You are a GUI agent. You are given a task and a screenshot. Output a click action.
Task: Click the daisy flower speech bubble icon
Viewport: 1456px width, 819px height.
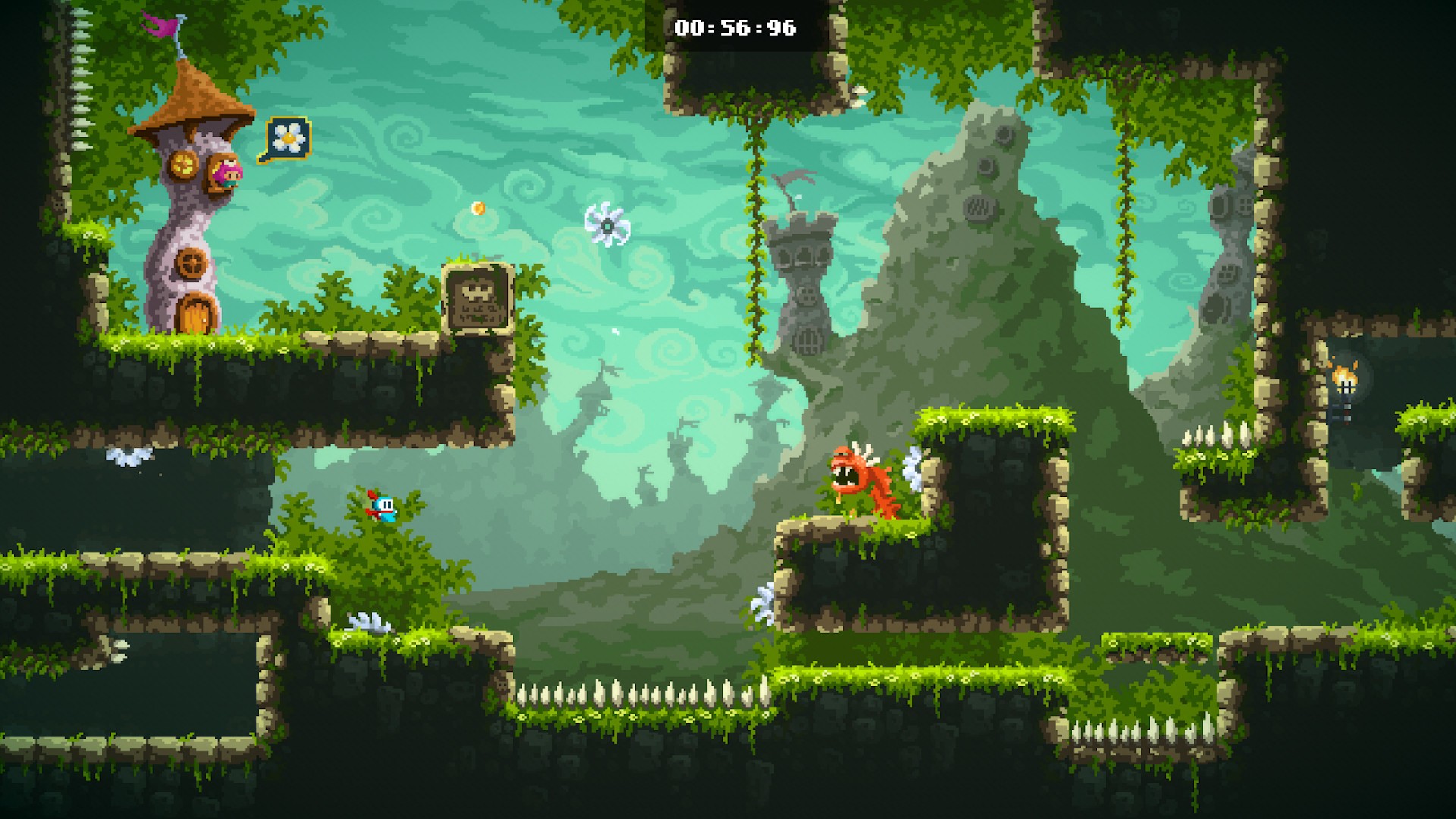(x=287, y=137)
